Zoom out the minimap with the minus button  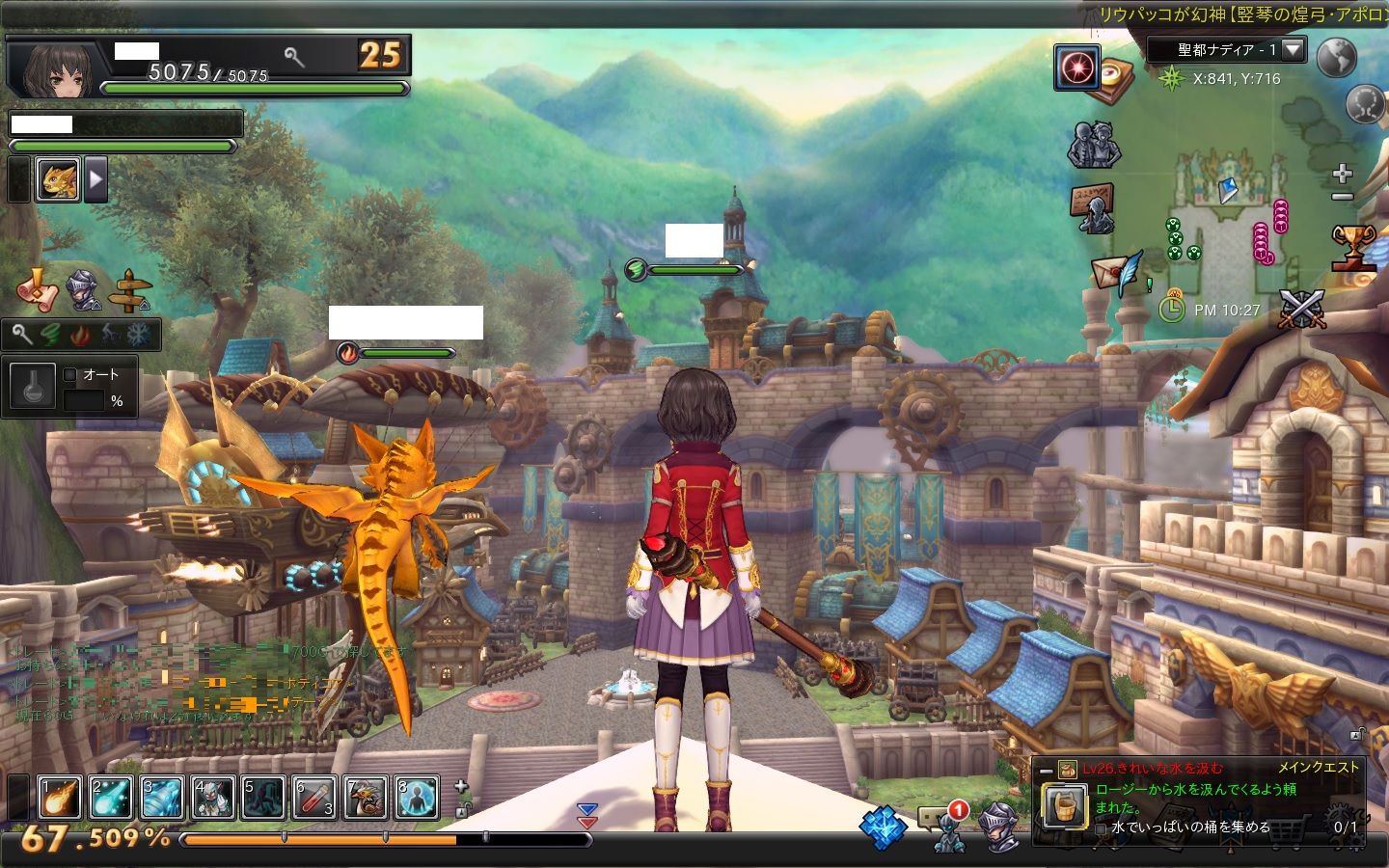[1342, 197]
